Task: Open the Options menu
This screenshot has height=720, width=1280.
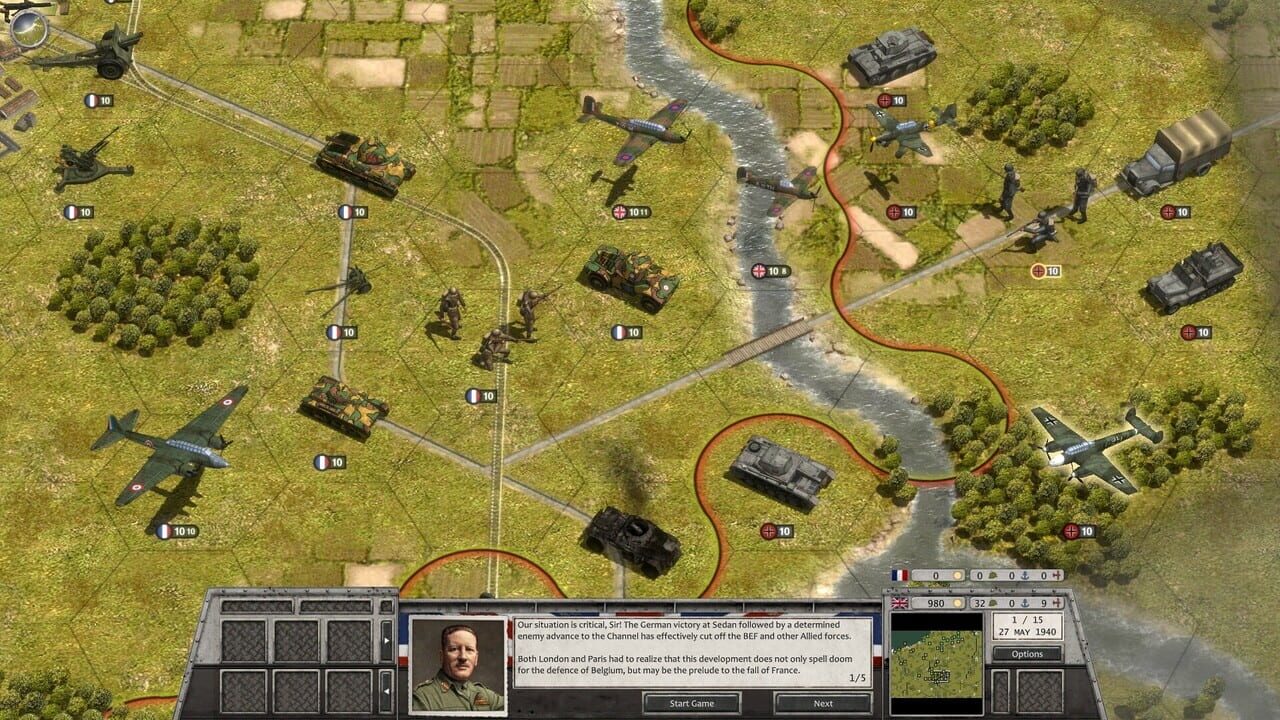Action: click(1027, 653)
